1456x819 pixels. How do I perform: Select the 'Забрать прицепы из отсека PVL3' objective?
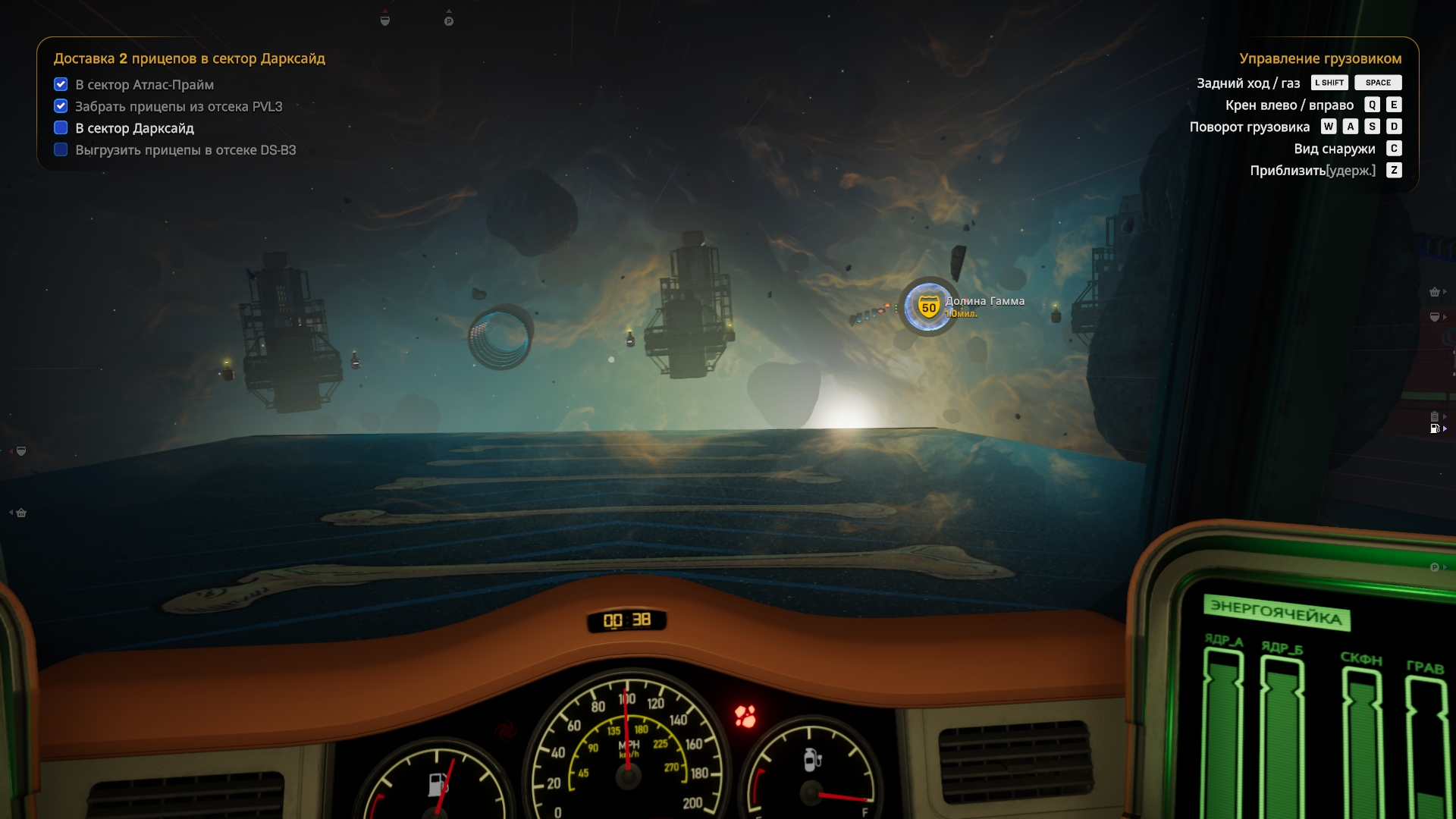[178, 107]
